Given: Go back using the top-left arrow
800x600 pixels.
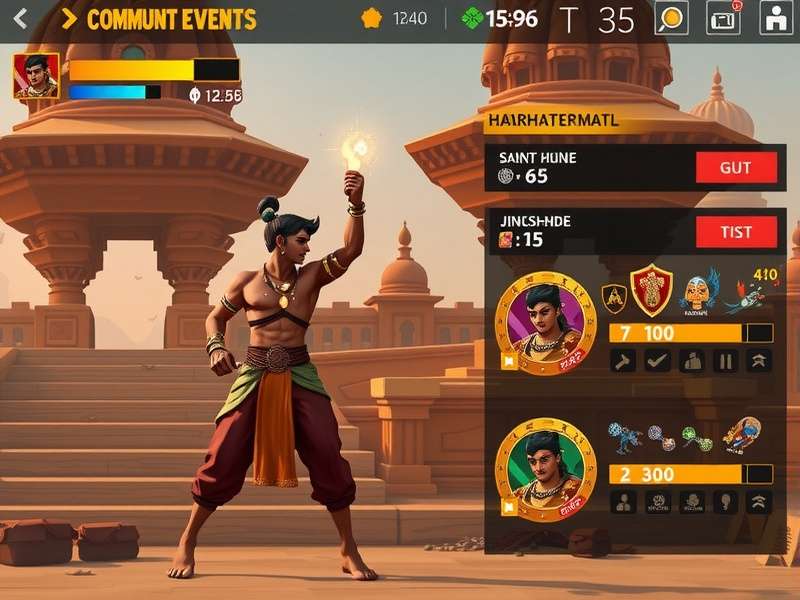Looking at the screenshot, I should [21, 18].
